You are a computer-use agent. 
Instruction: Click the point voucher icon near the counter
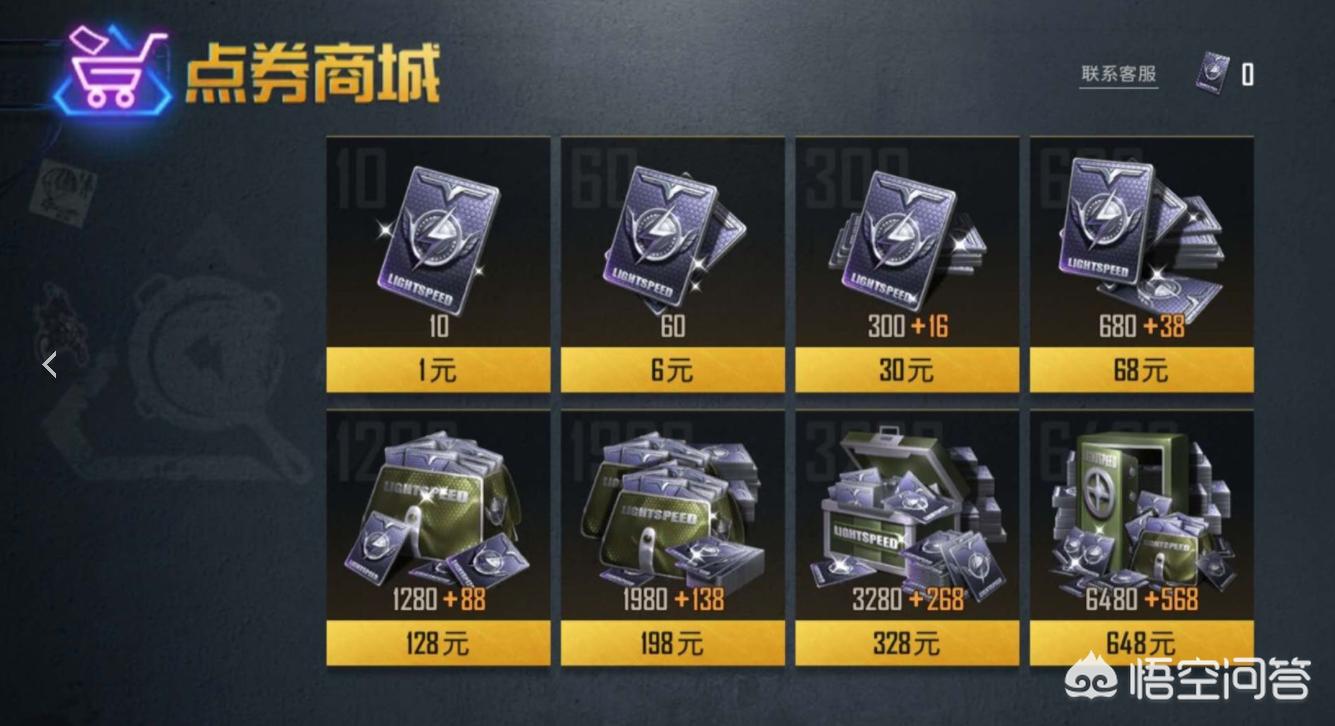(1214, 70)
